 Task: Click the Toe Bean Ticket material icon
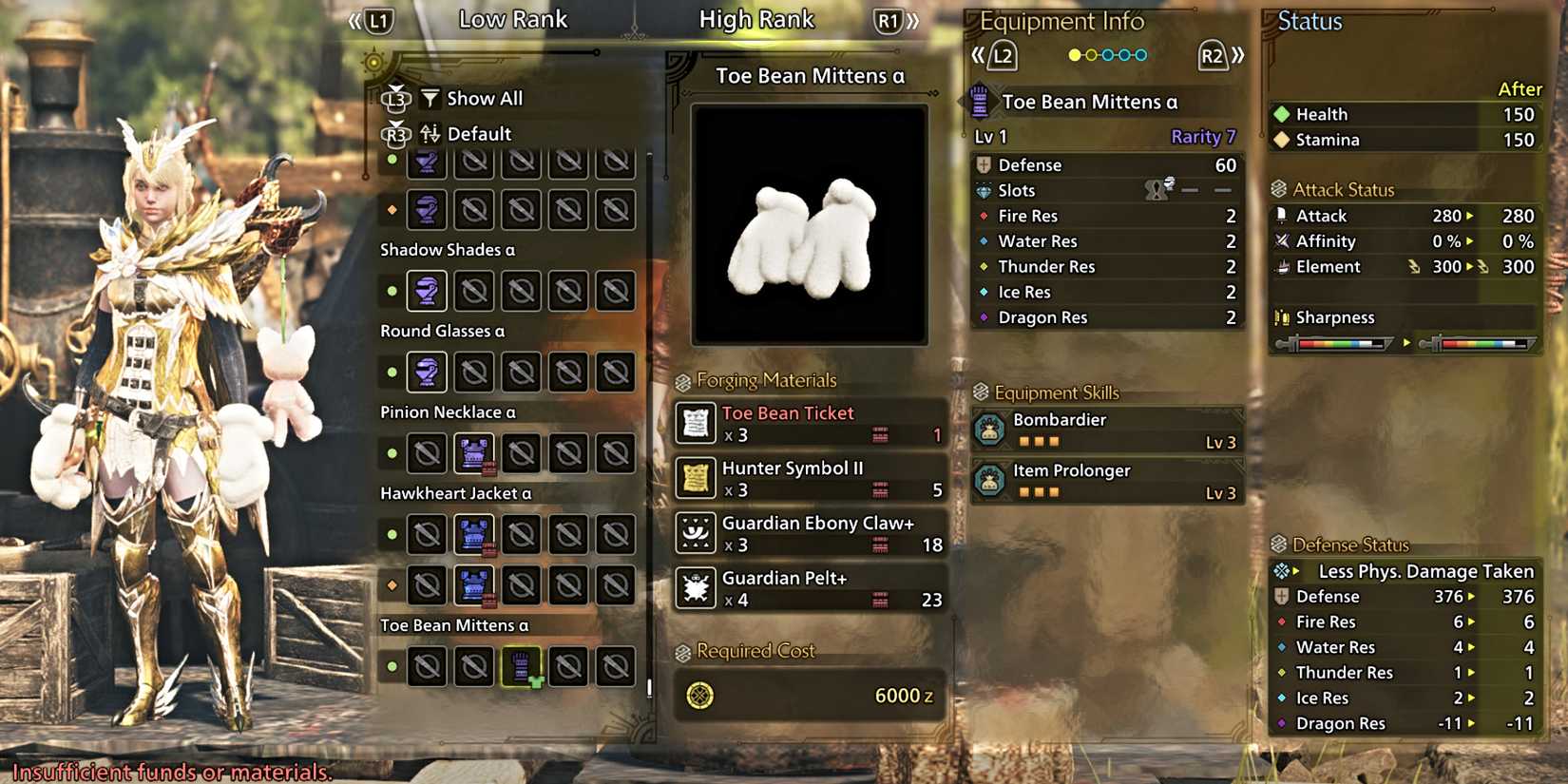click(x=695, y=423)
